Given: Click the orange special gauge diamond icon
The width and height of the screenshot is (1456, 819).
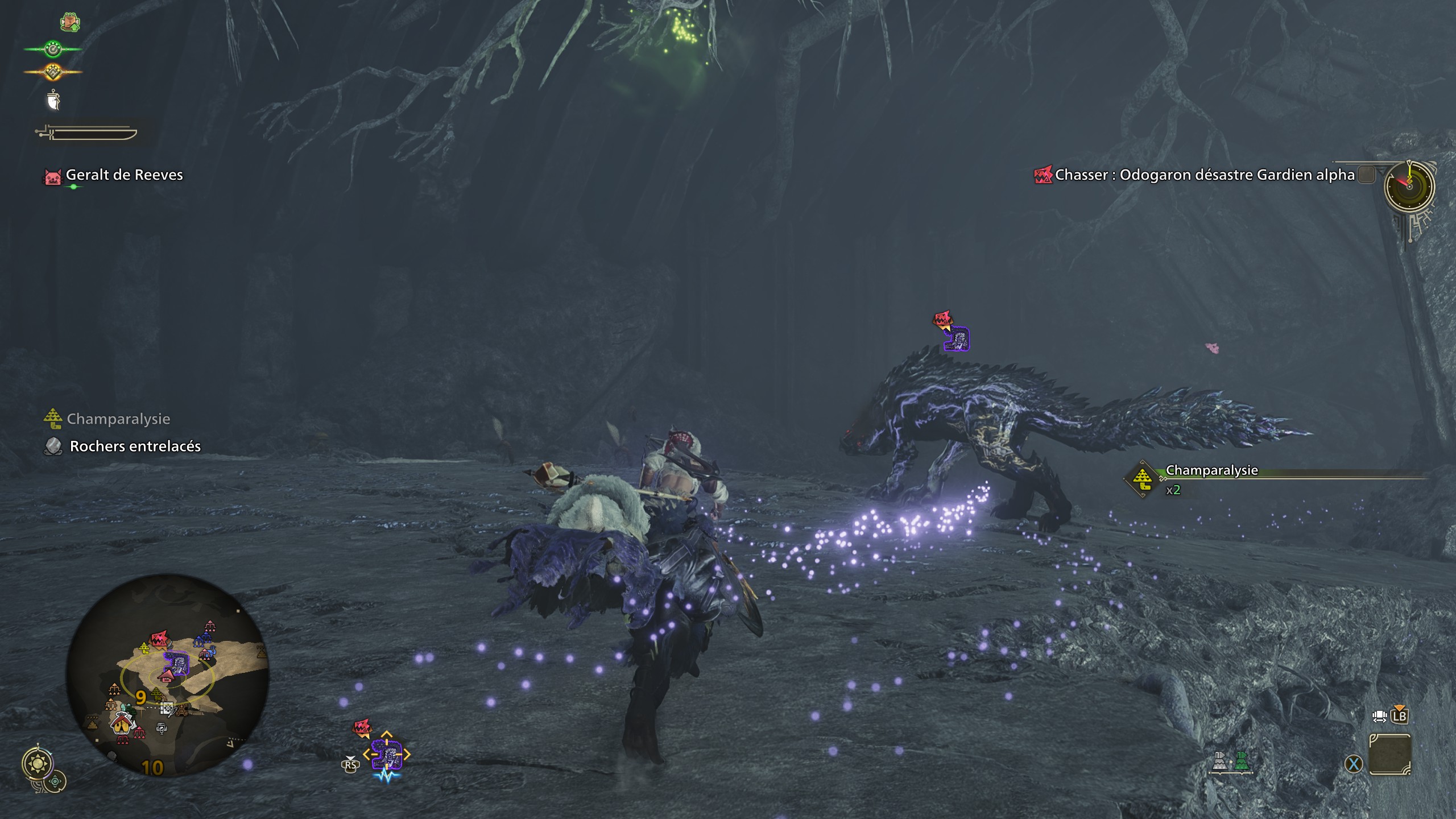Looking at the screenshot, I should pos(54,72).
